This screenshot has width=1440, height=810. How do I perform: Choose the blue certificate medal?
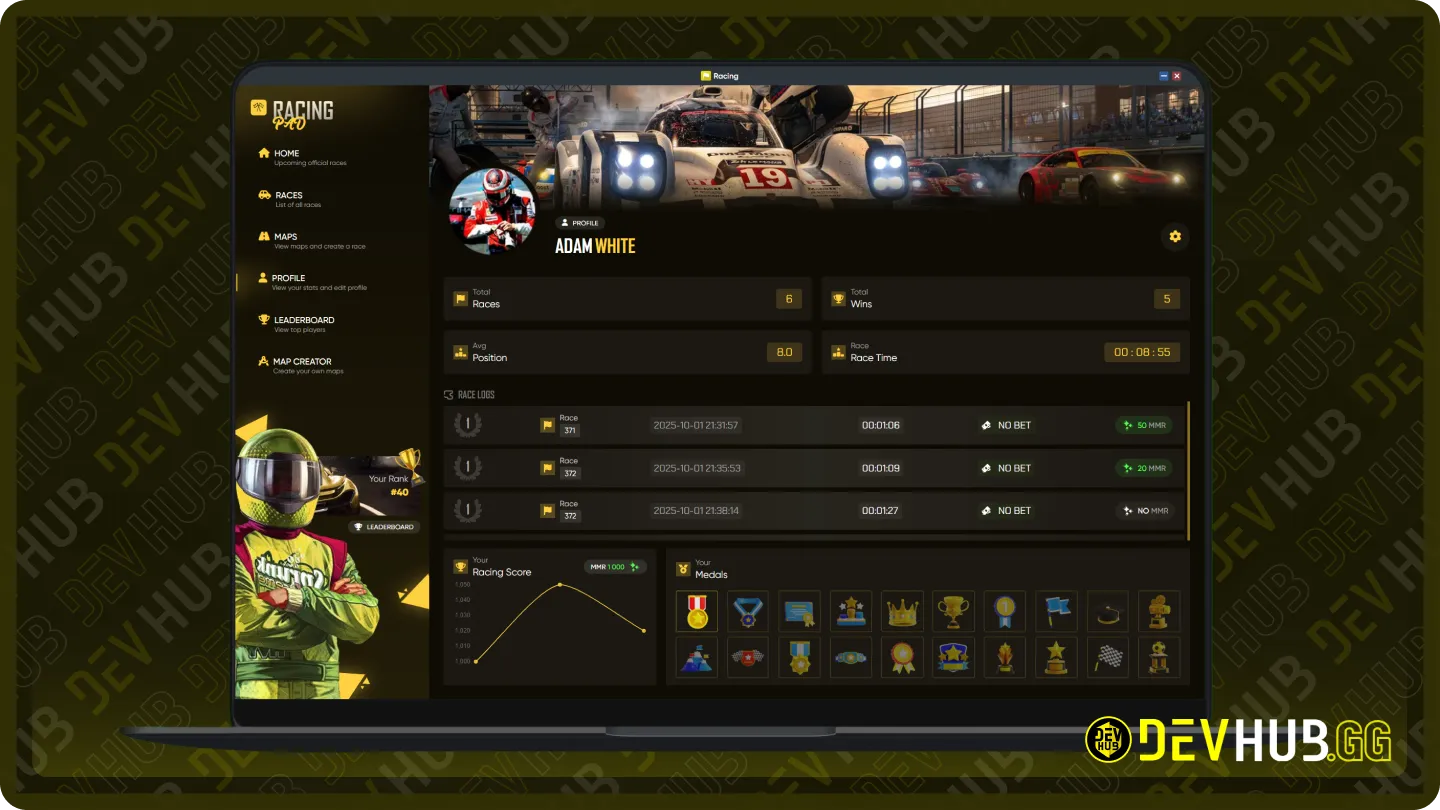pos(799,611)
